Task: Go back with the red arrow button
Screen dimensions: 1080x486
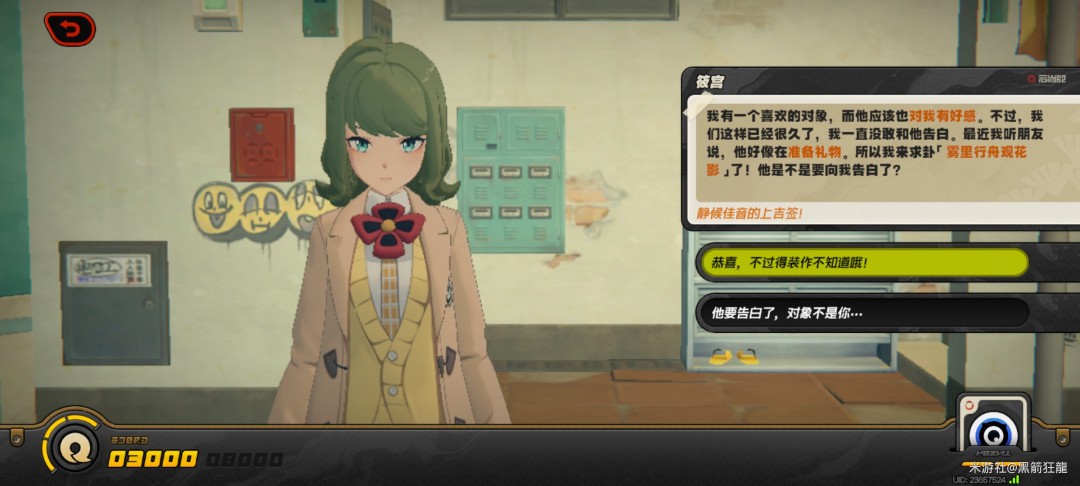Action: coord(70,29)
